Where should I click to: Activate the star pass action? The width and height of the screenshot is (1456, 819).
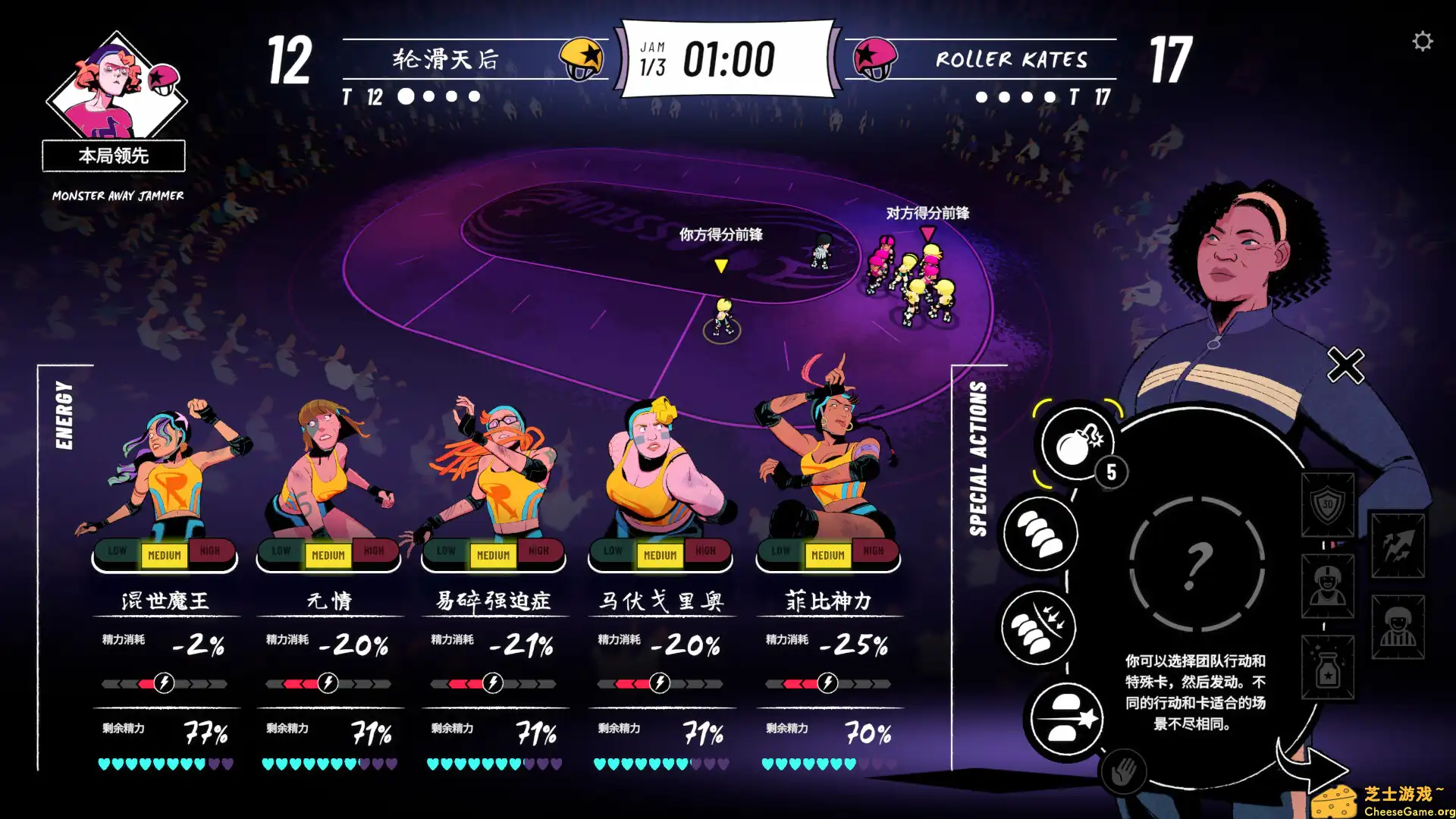[x=1065, y=718]
